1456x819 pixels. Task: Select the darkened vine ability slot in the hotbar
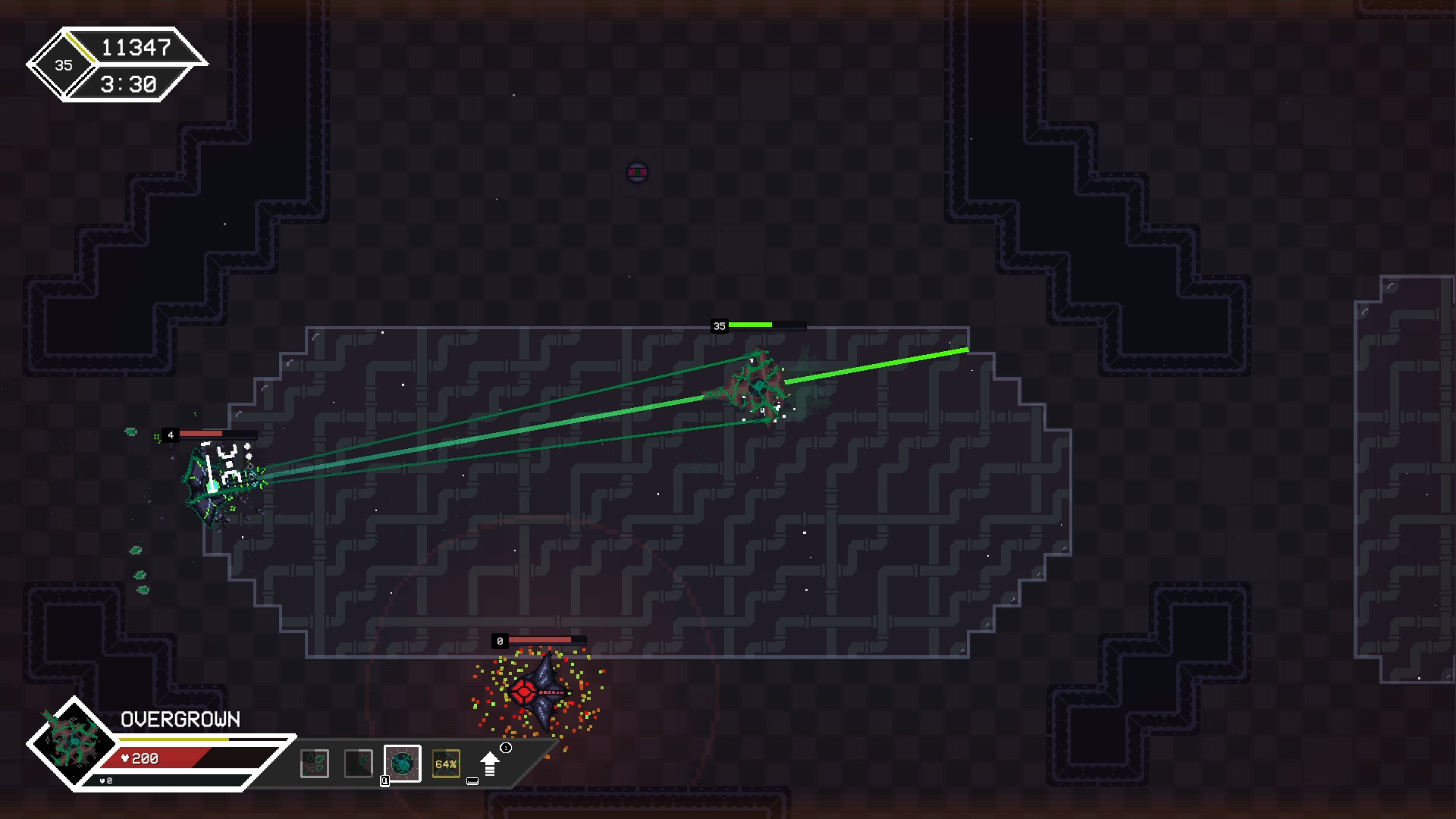click(x=359, y=764)
